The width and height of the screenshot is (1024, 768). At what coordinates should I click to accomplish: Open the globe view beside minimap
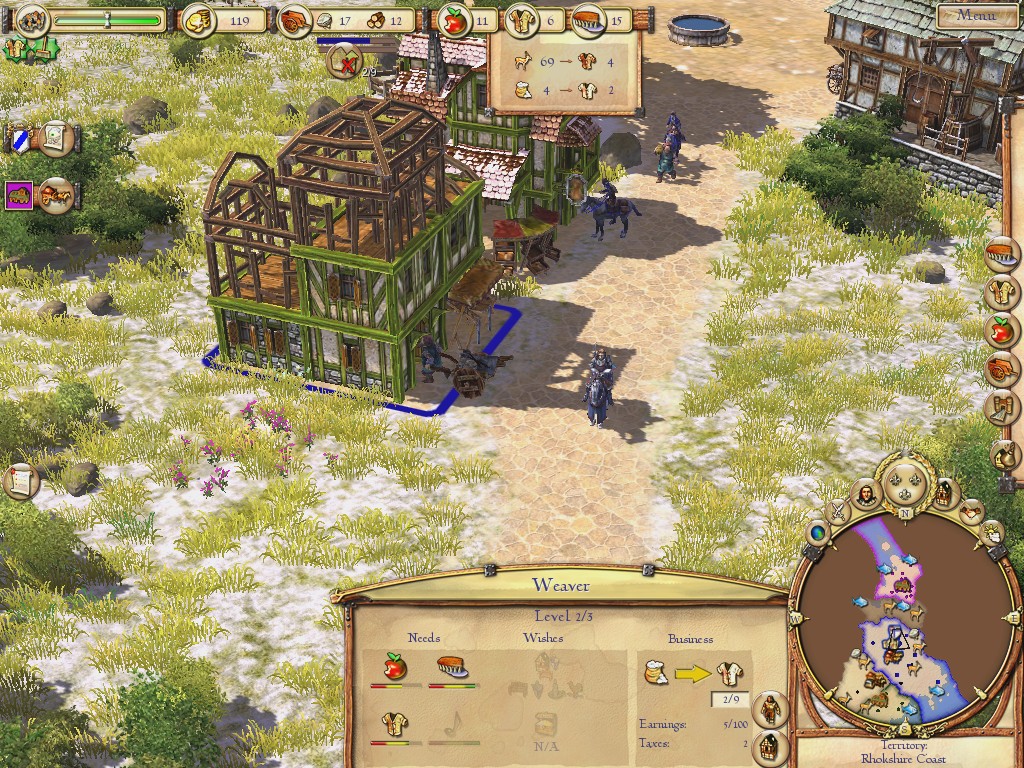[x=816, y=534]
